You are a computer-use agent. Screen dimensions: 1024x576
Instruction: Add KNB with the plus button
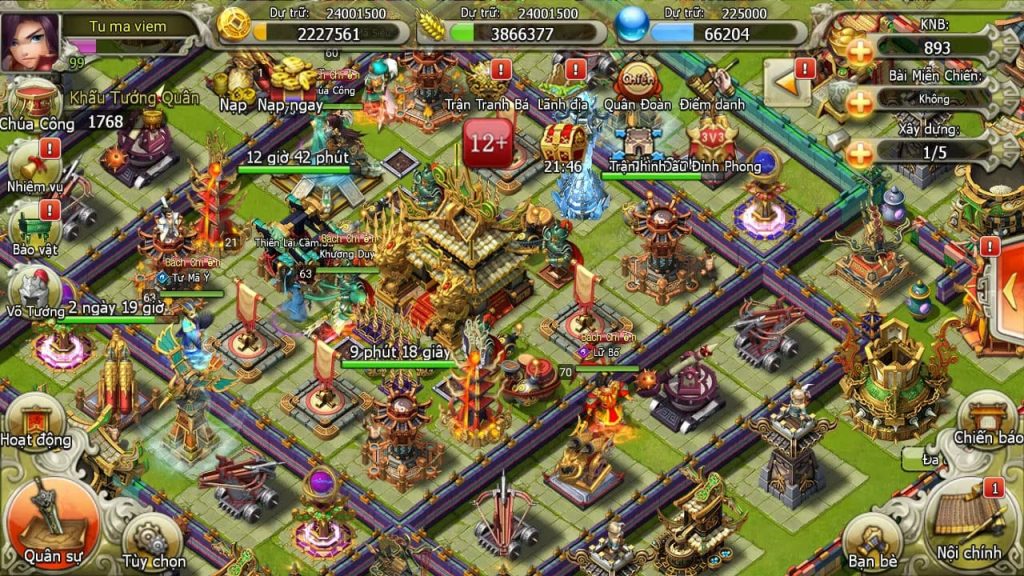860,49
